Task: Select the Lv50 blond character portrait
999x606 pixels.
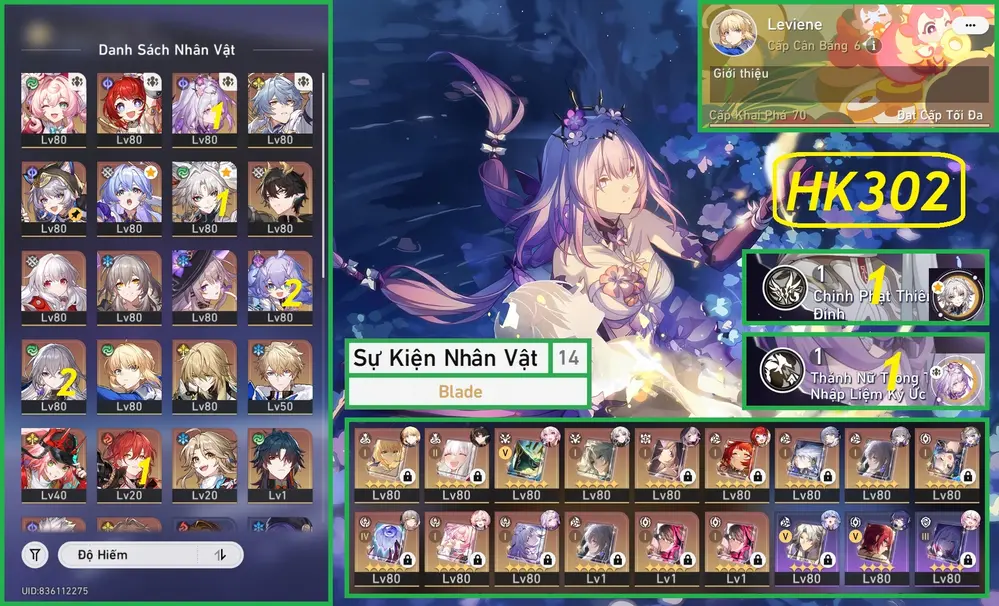Action: 280,375
